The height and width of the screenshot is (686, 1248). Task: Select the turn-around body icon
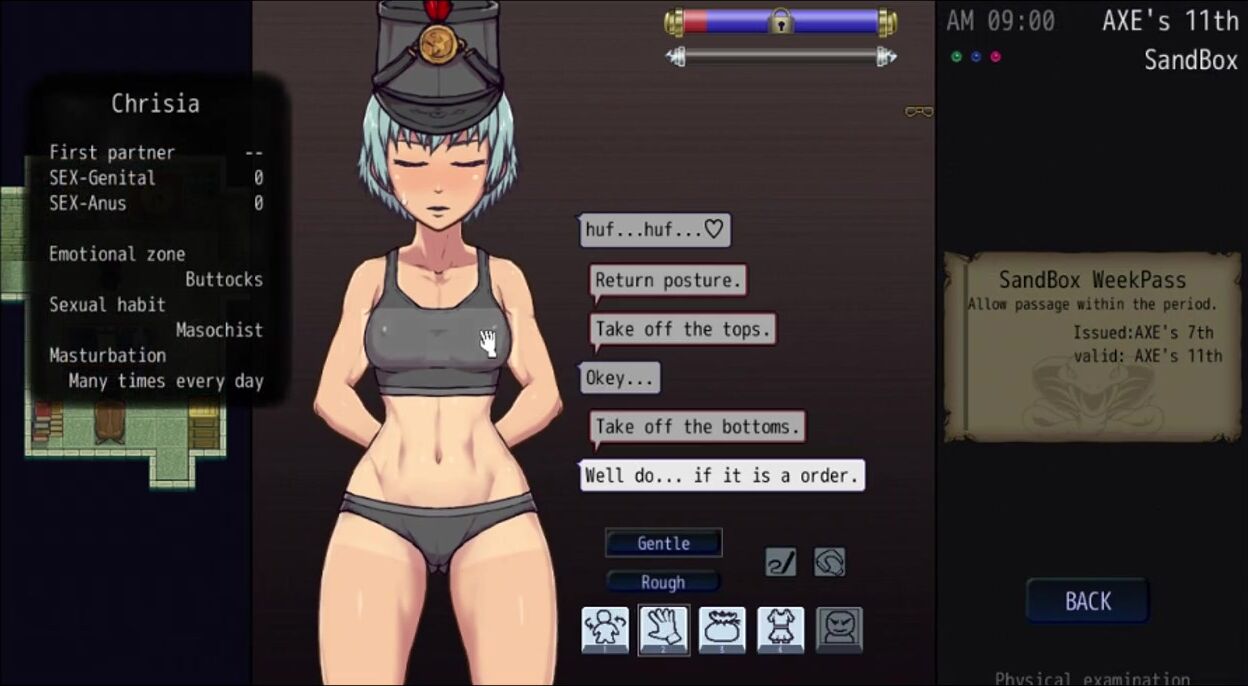point(606,630)
